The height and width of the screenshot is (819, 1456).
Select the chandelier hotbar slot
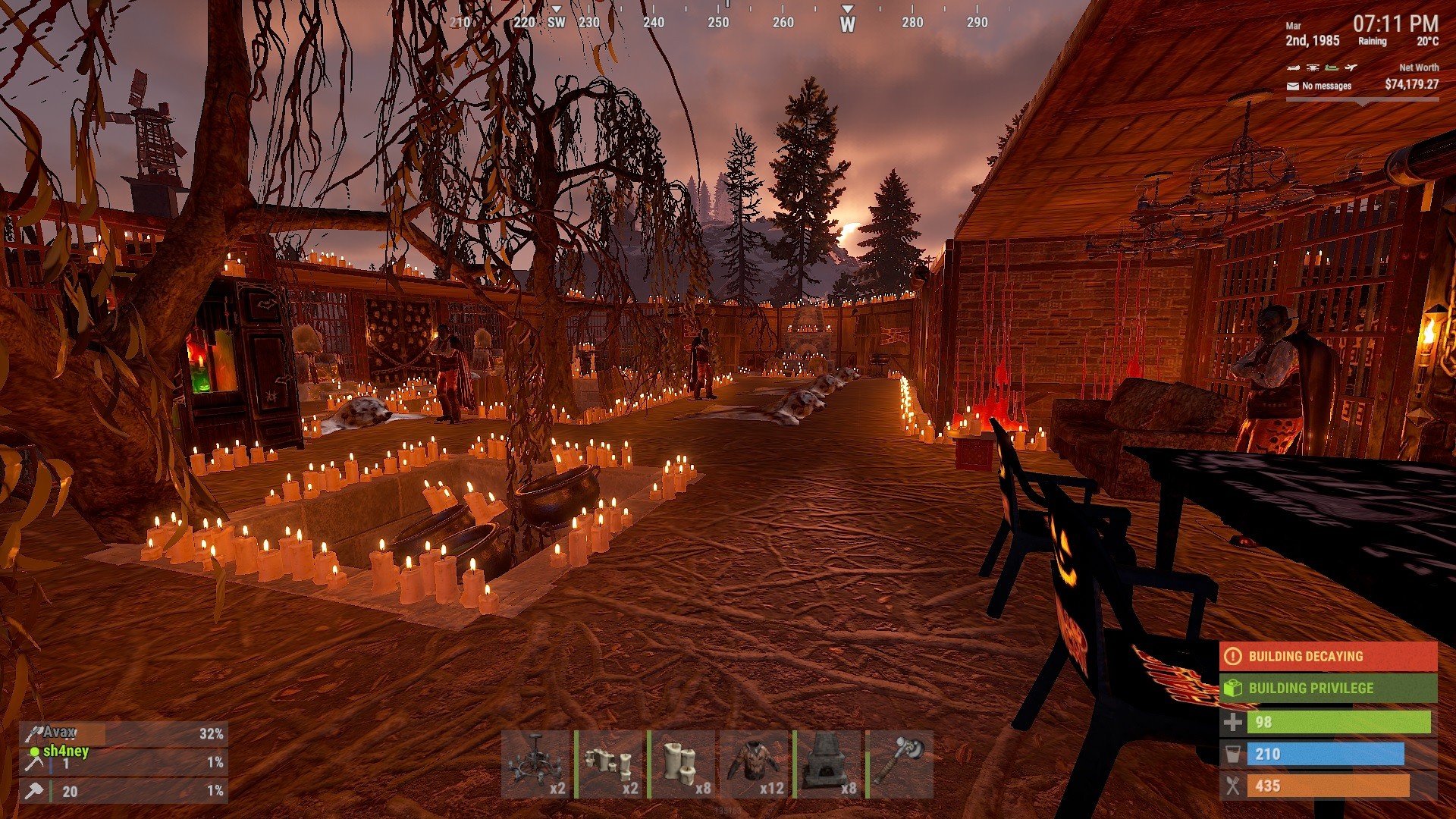click(x=535, y=764)
